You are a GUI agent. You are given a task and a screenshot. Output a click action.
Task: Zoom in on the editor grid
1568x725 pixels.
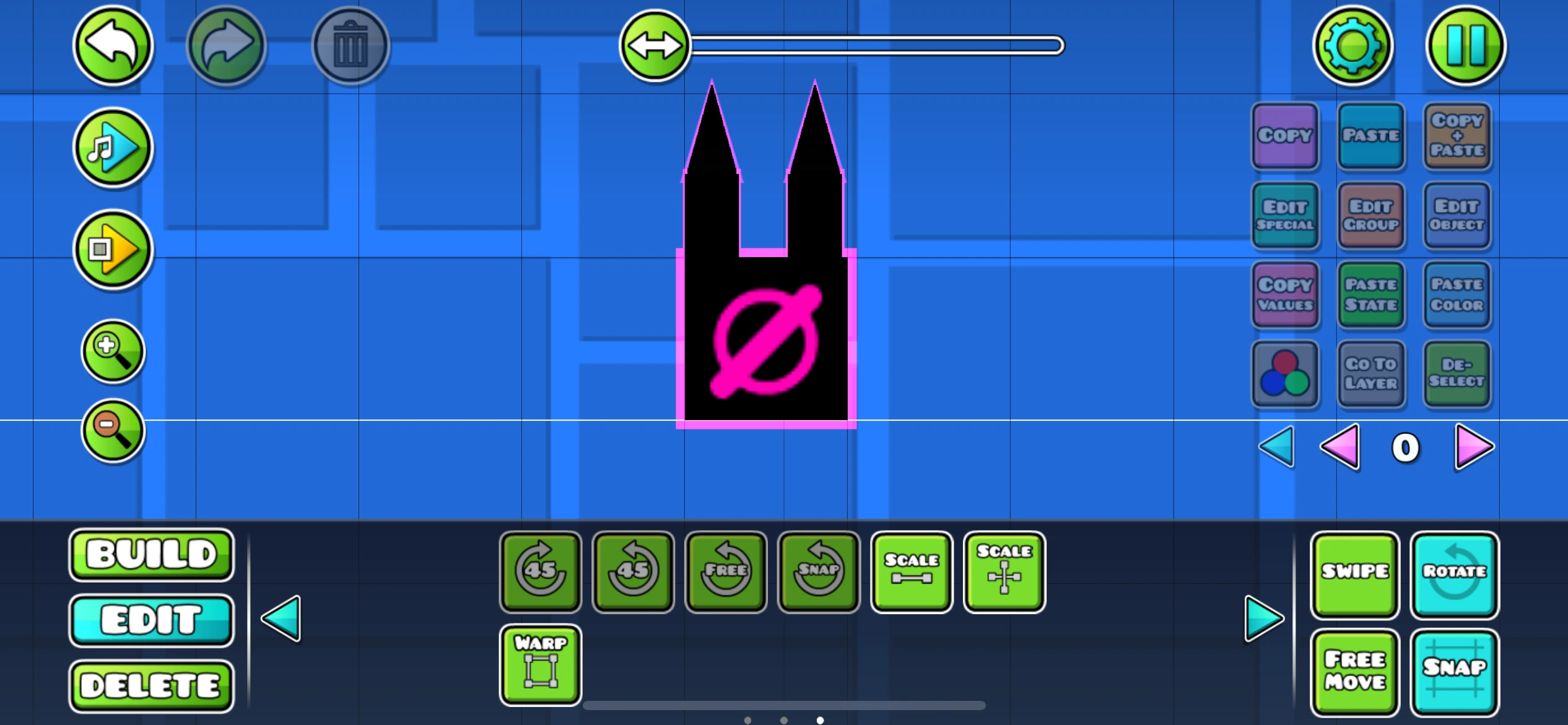[x=112, y=351]
